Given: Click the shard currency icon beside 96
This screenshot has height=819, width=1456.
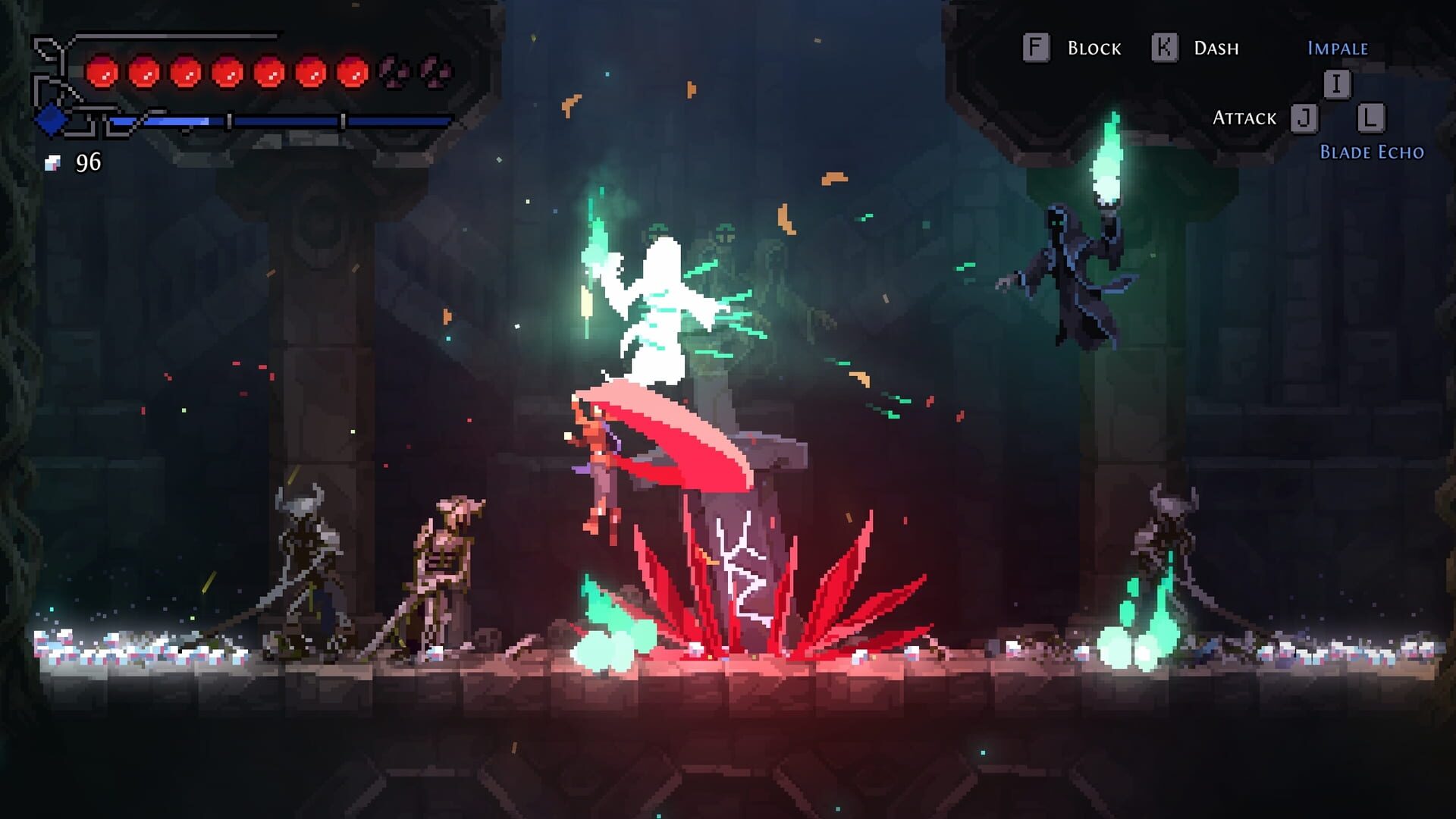Looking at the screenshot, I should (53, 162).
